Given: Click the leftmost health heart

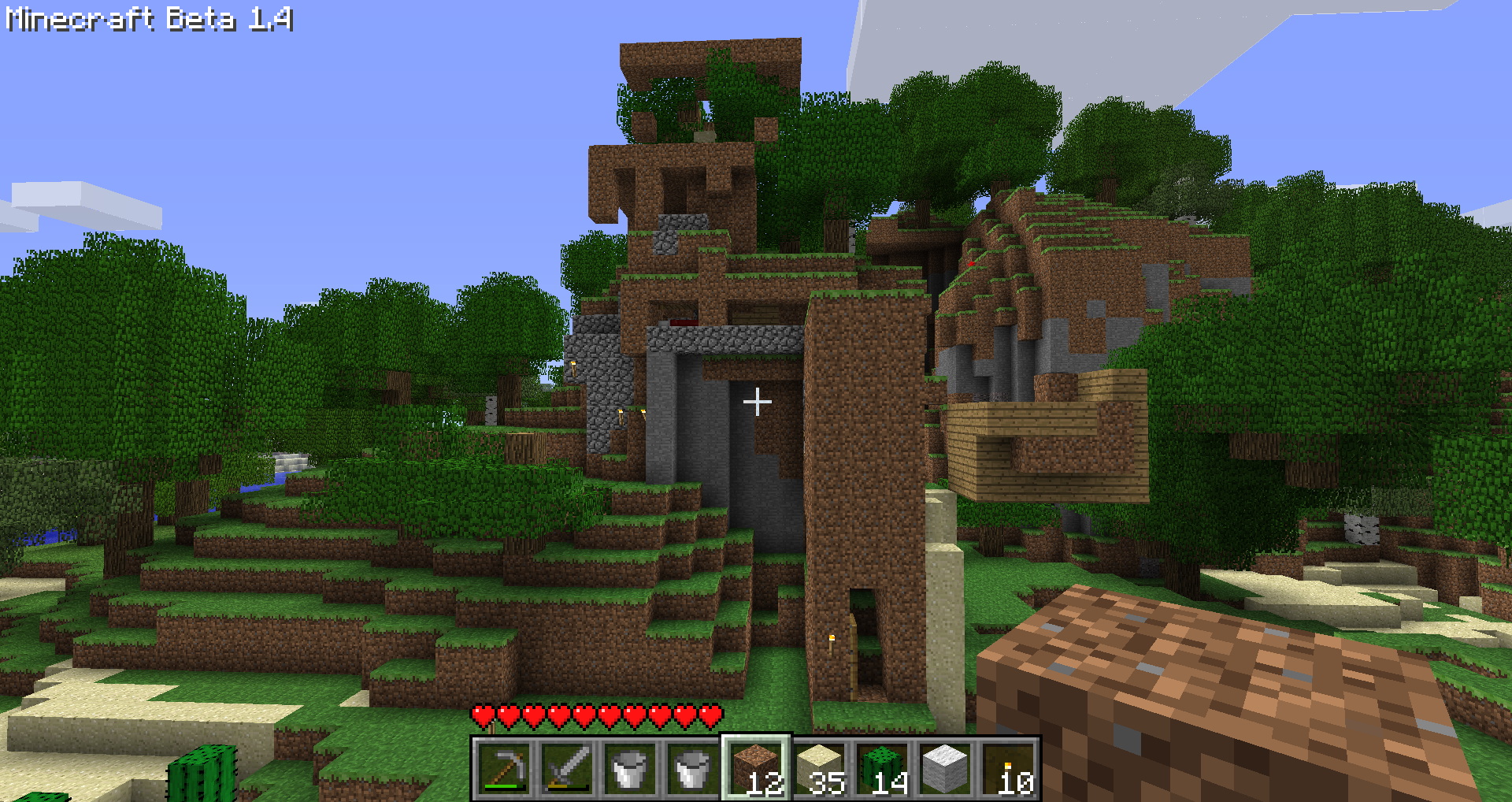Looking at the screenshot, I should (x=483, y=717).
